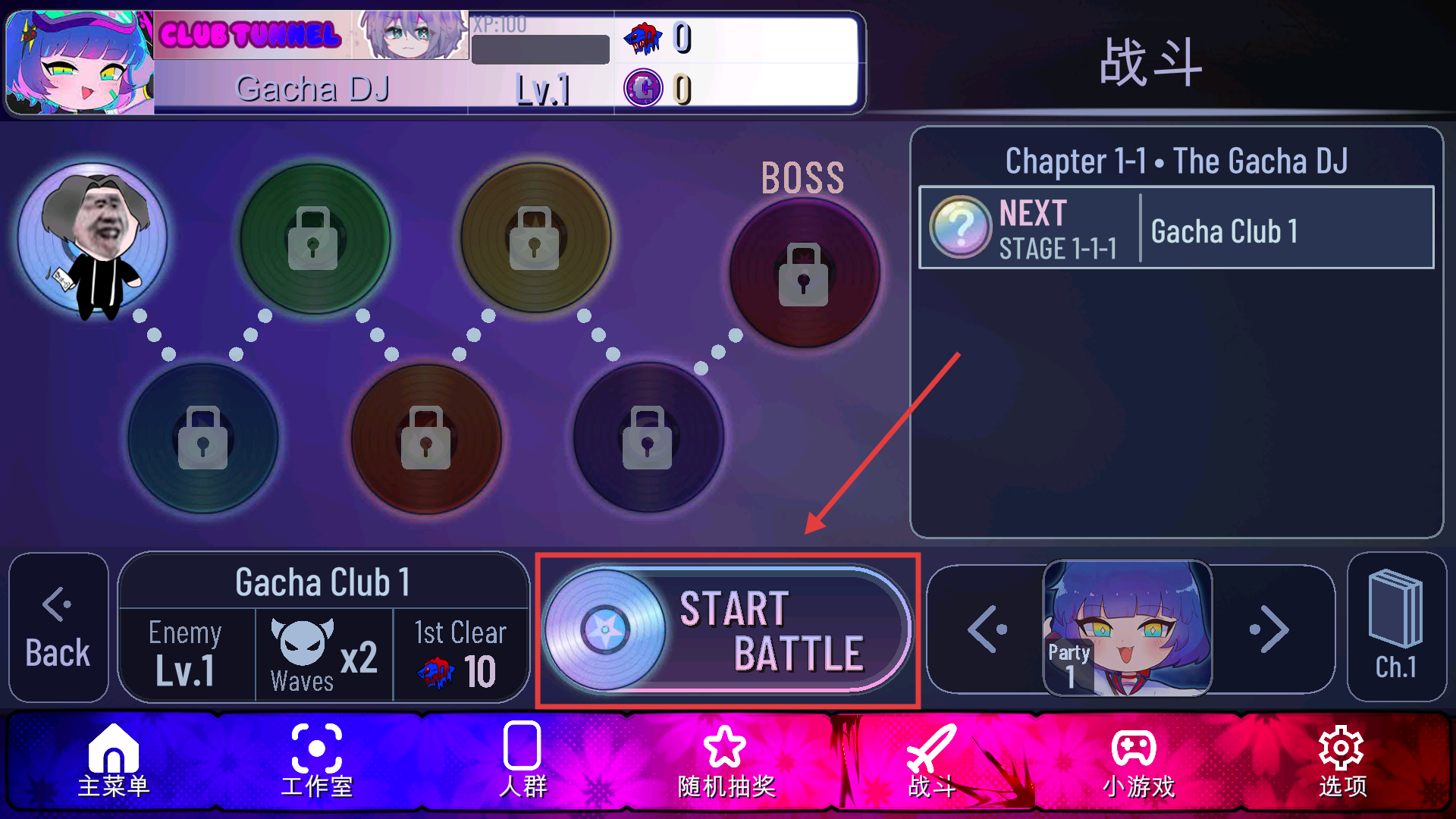
Task: Switch to the previous party with left arrow
Action: point(987,629)
